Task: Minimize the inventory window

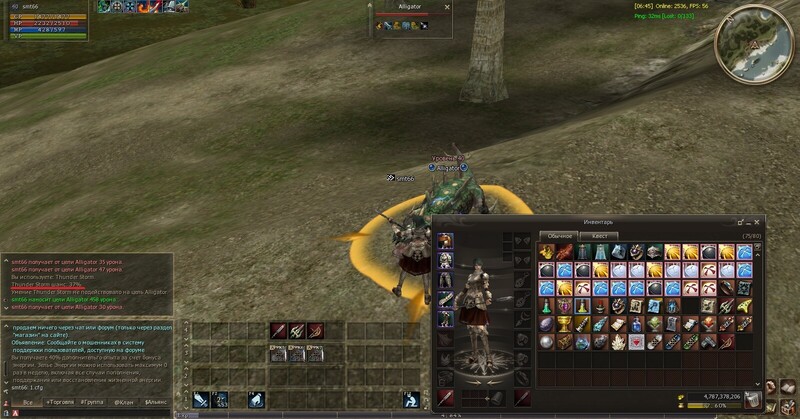Action: [x=748, y=221]
